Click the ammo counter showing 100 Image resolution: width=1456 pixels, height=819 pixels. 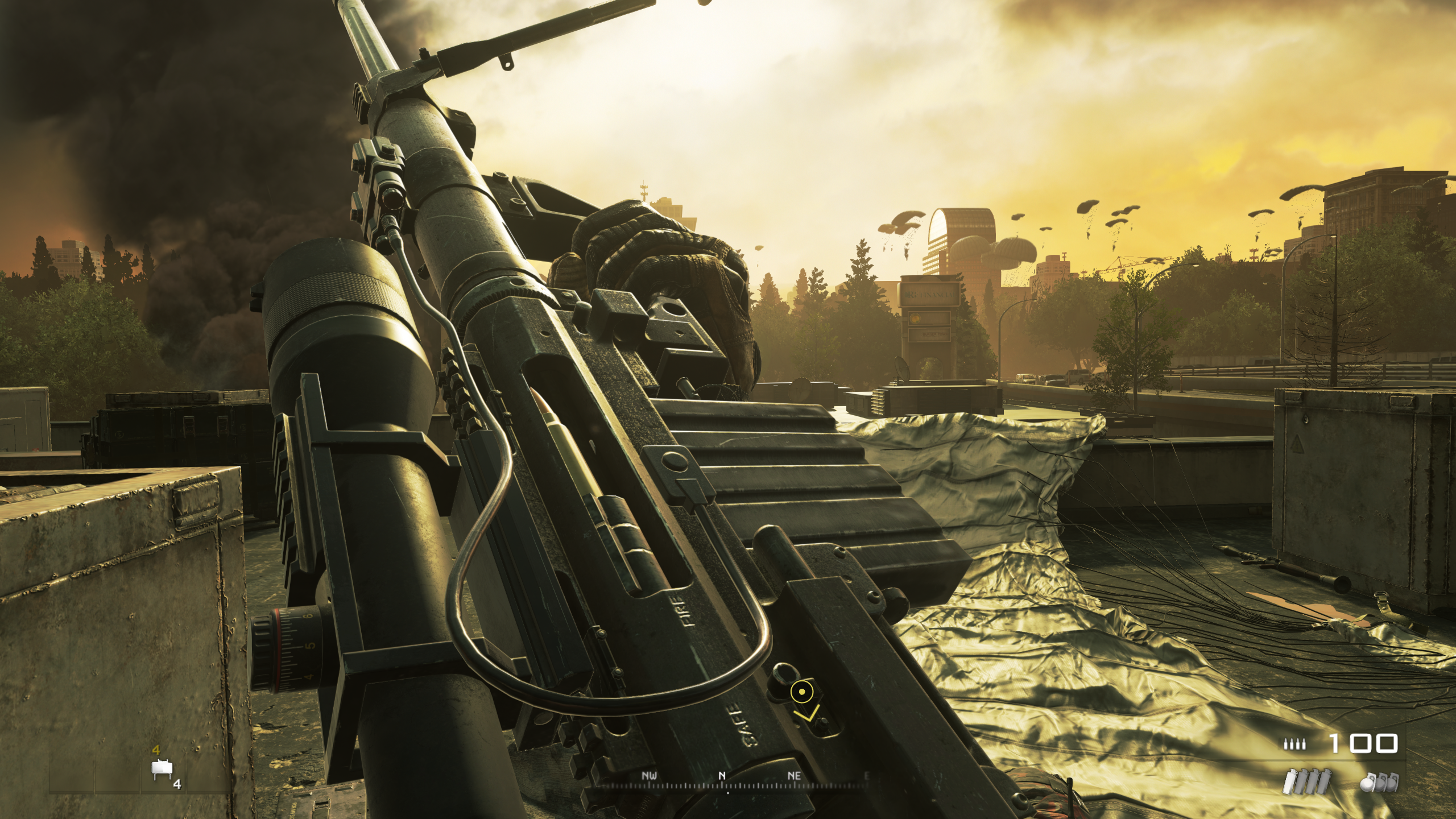(x=1364, y=743)
